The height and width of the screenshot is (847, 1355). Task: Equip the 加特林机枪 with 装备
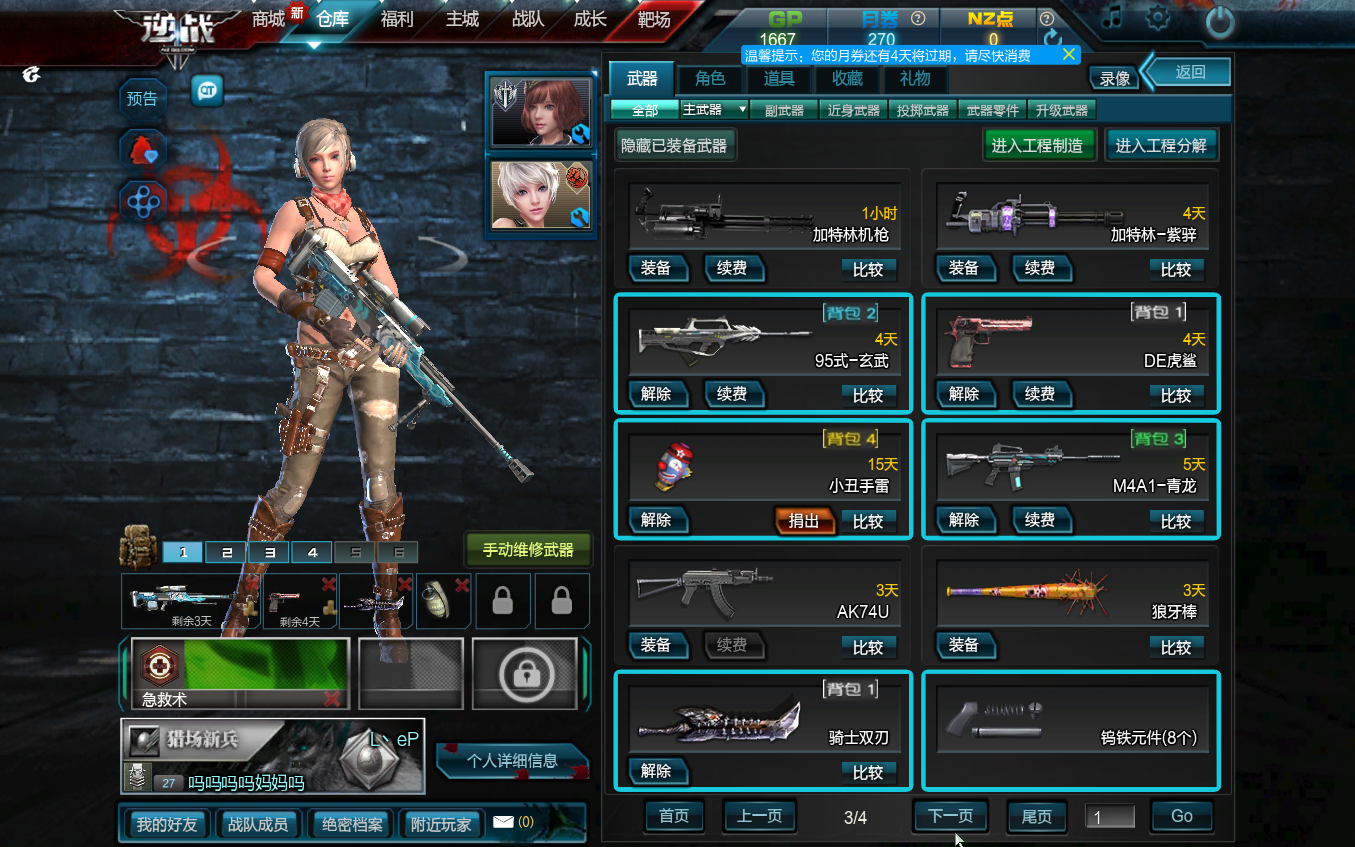point(656,268)
